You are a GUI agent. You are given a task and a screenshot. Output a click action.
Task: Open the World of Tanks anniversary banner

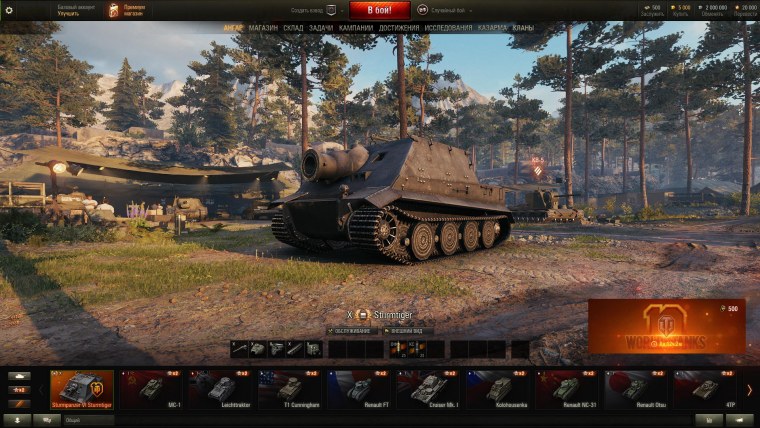pos(666,327)
